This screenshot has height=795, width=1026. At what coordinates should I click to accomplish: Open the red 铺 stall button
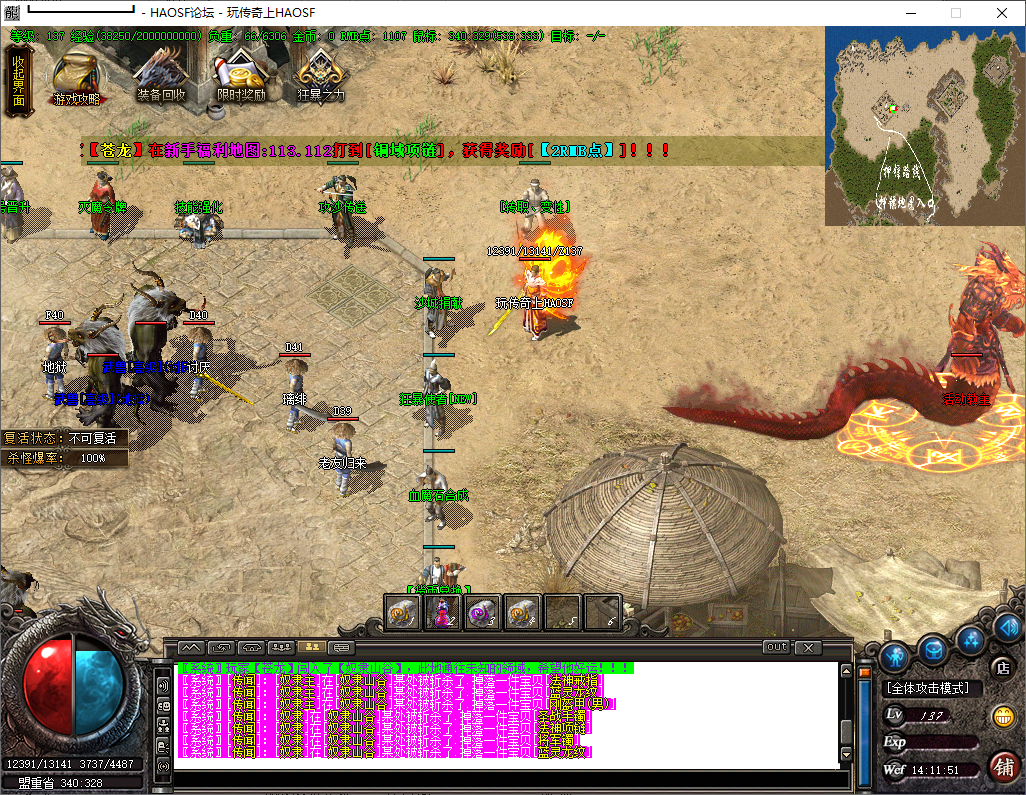pyautogui.click(x=1003, y=766)
